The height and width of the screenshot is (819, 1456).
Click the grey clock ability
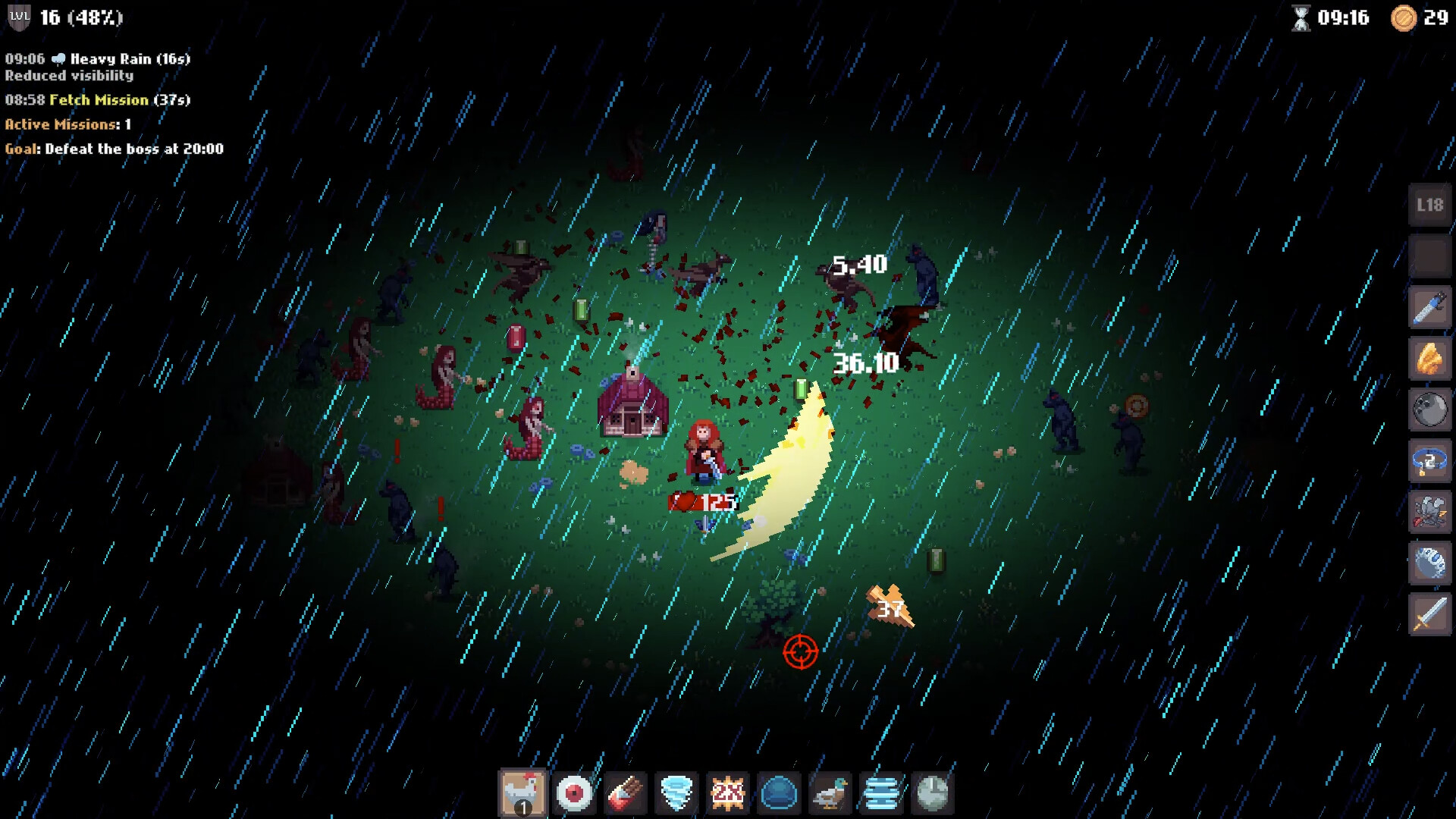click(932, 793)
